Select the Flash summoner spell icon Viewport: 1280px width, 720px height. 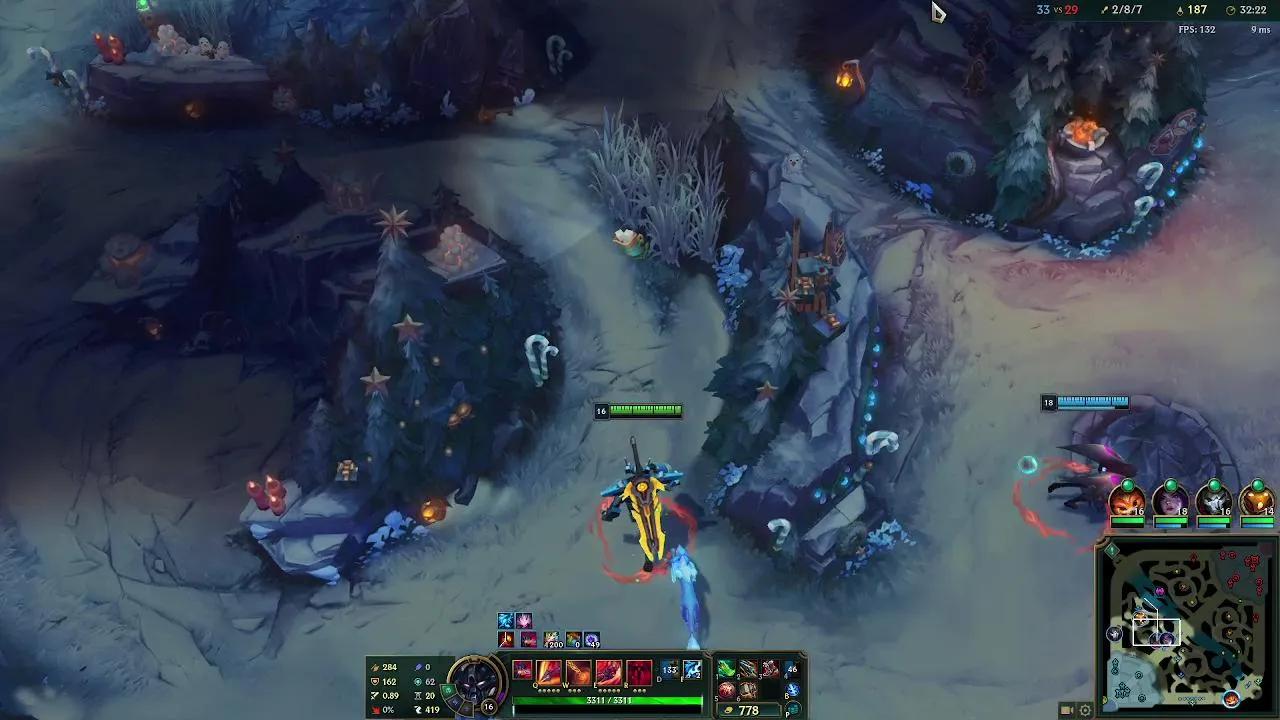pos(691,671)
